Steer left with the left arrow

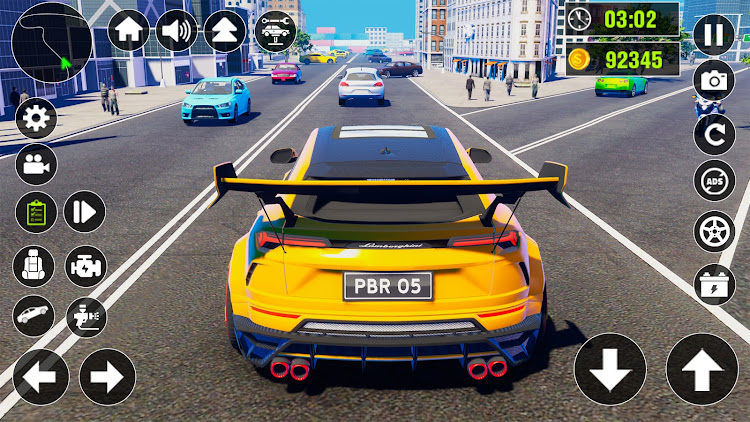(x=40, y=377)
